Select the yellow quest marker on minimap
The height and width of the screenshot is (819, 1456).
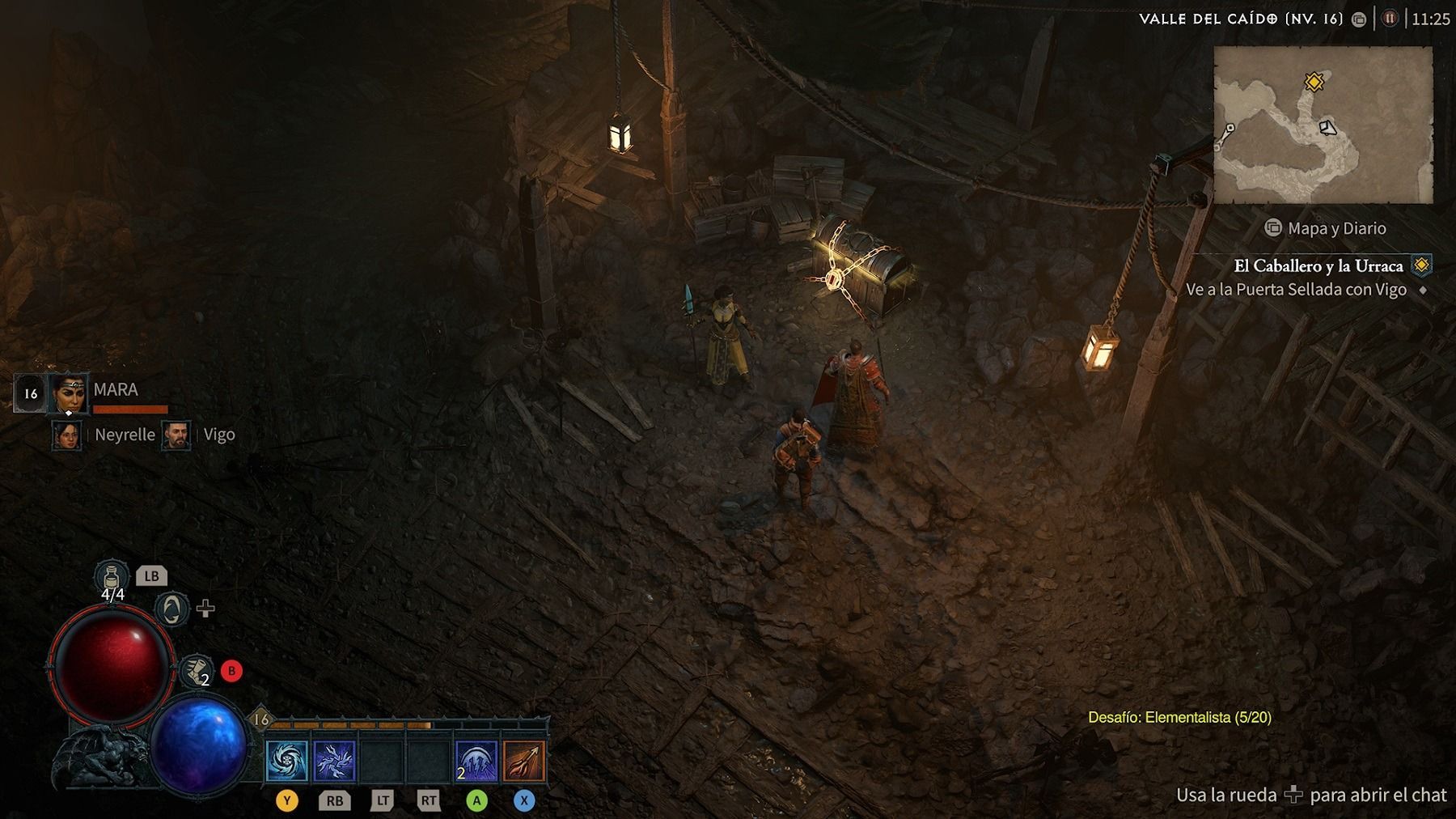coord(1314,82)
